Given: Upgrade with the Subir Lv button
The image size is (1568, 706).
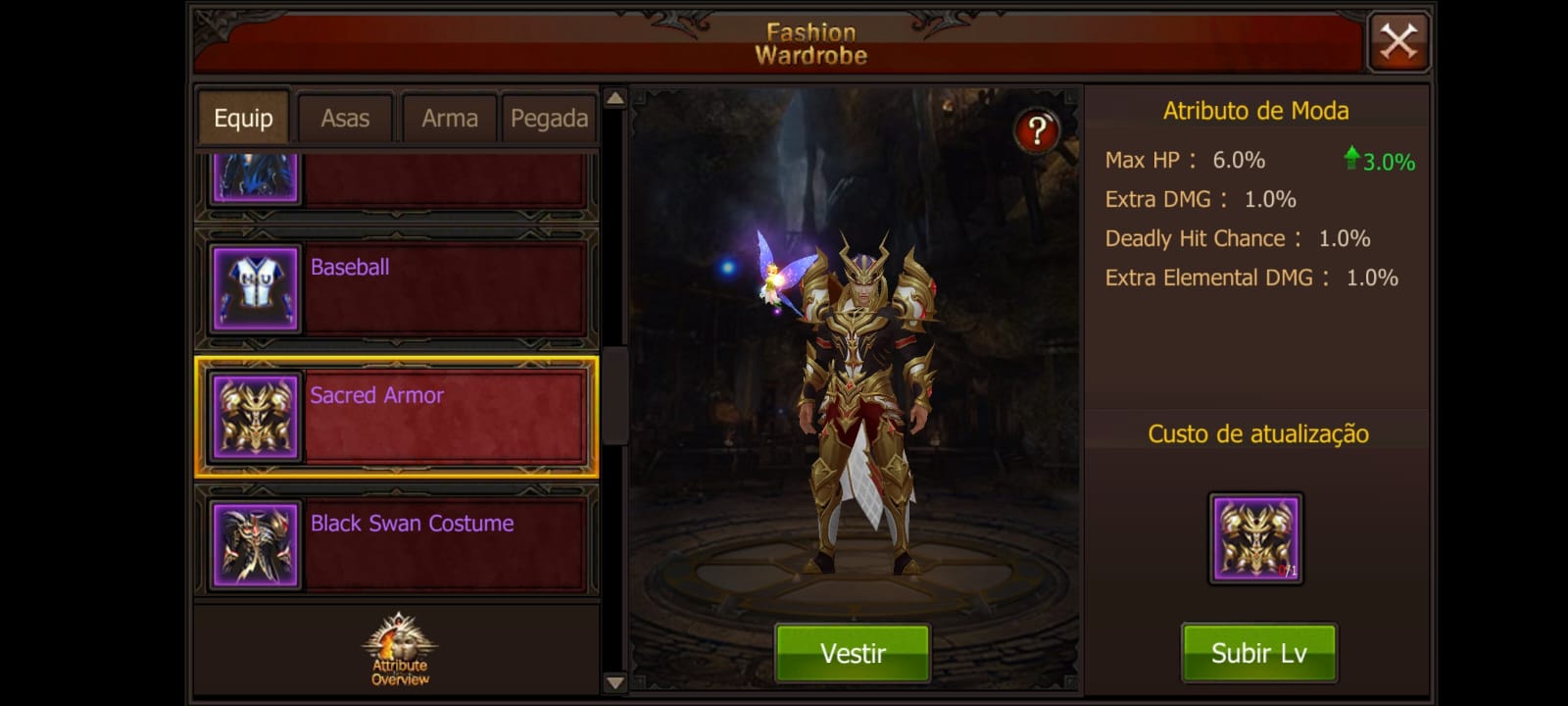Looking at the screenshot, I should pos(1258,653).
